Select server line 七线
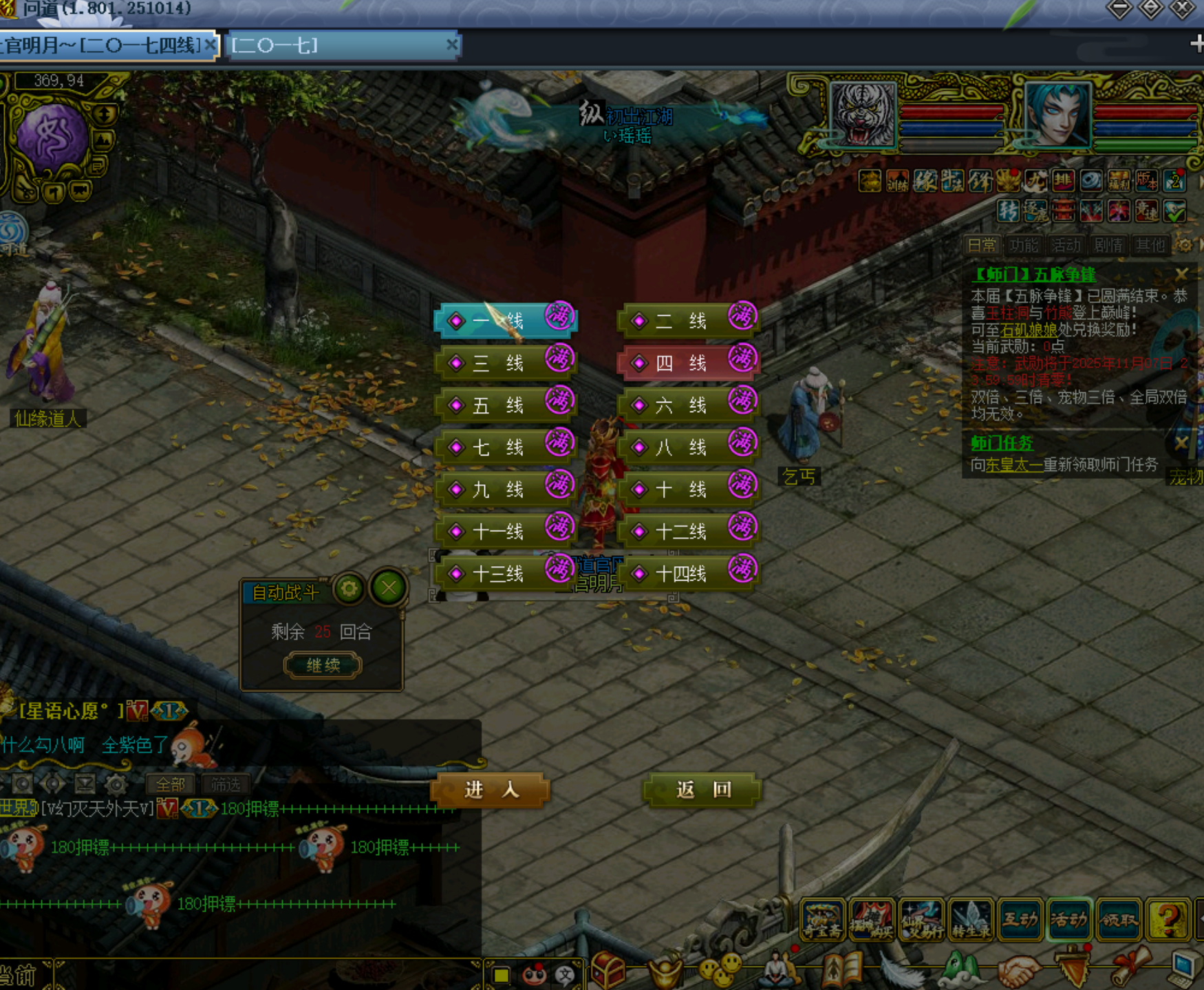1204x990 pixels. [505, 448]
